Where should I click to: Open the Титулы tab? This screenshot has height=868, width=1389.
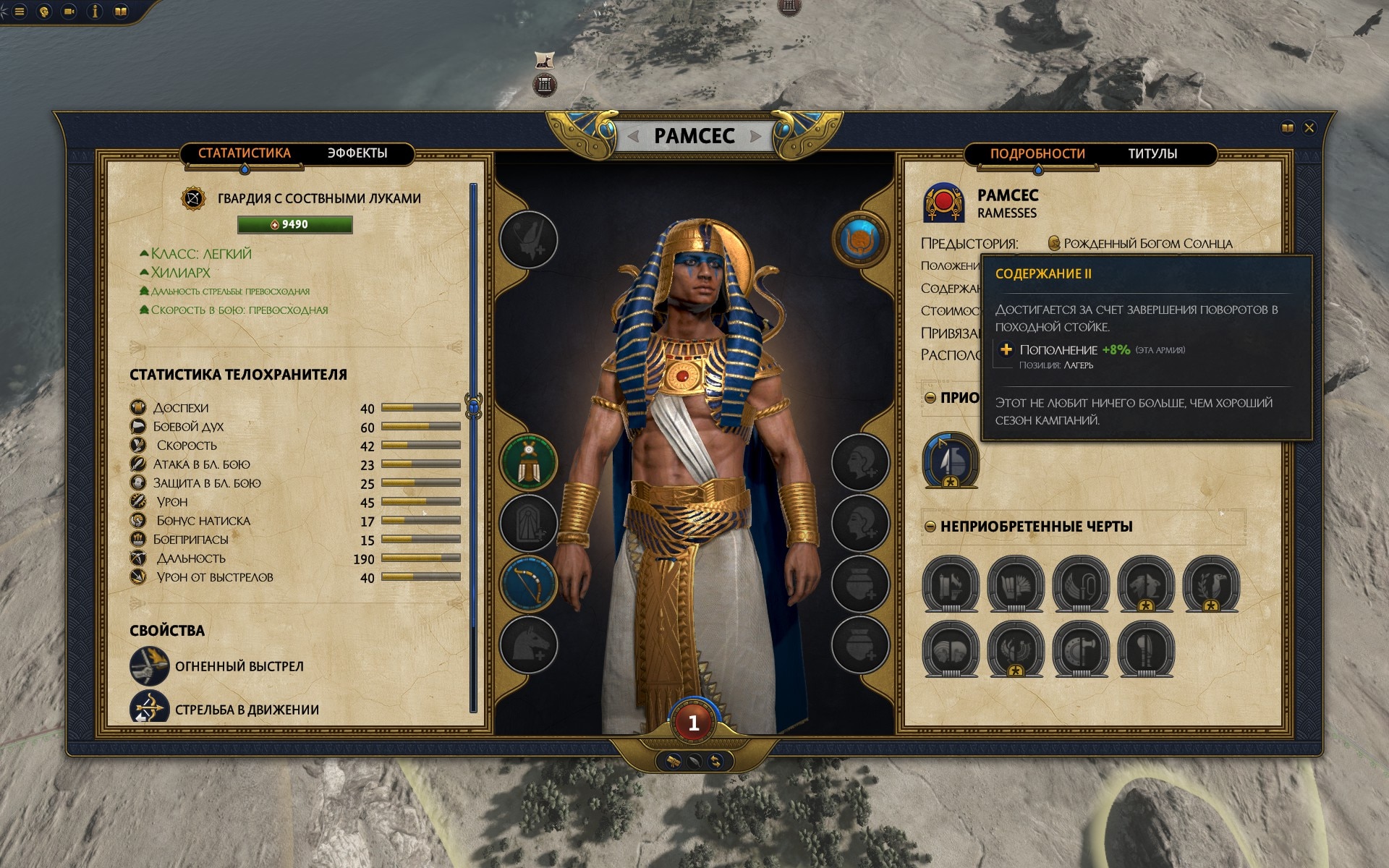(x=1152, y=154)
